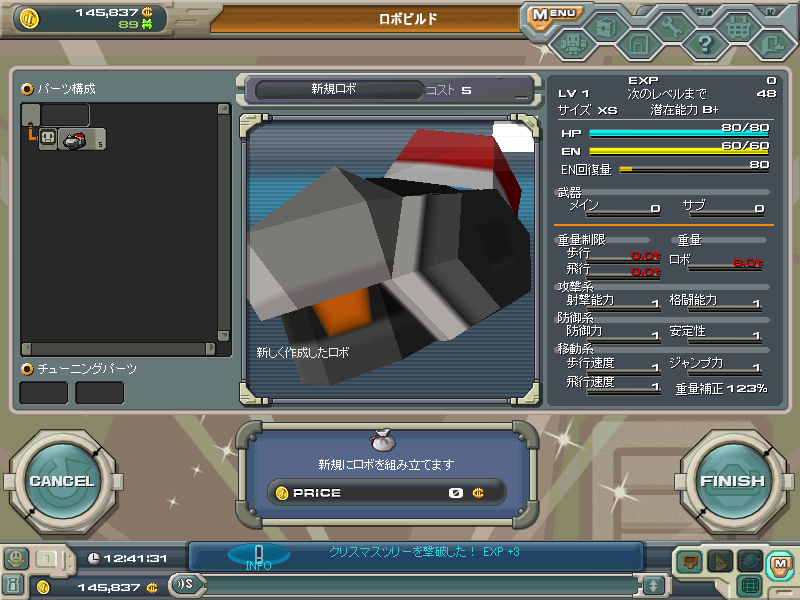Open the box storage icon

[x=605, y=27]
